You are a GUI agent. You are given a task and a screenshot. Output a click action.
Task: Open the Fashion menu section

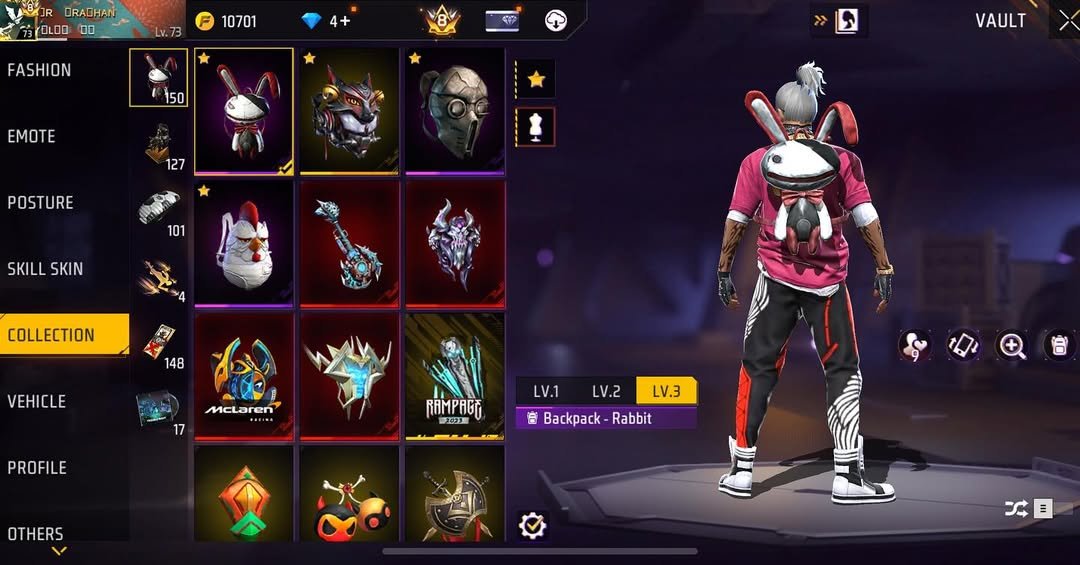(x=40, y=70)
